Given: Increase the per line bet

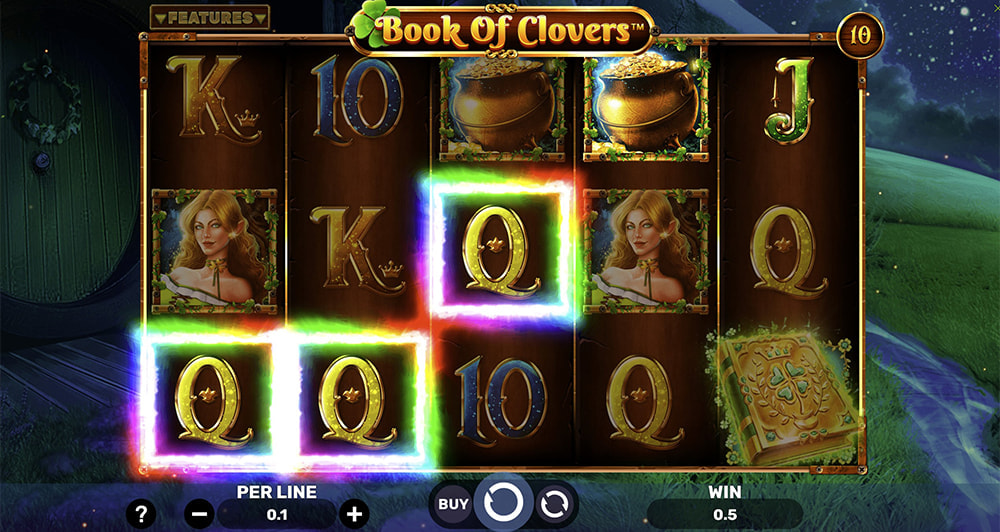Looking at the screenshot, I should [353, 514].
